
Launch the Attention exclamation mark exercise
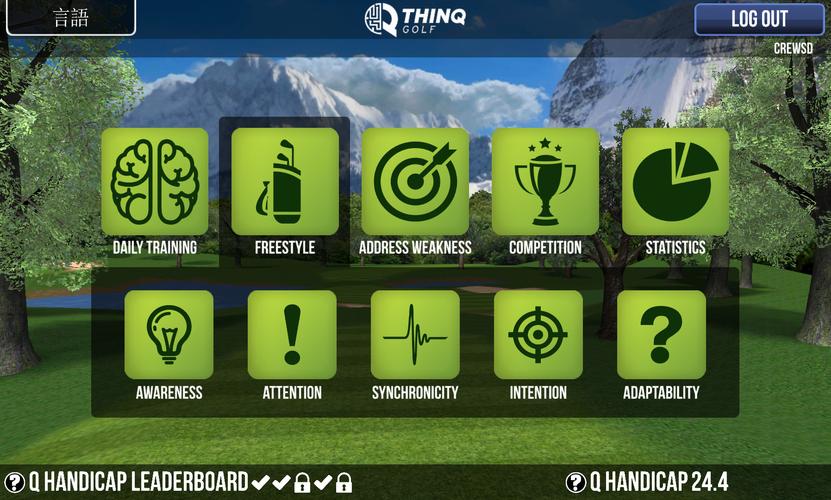(292, 335)
